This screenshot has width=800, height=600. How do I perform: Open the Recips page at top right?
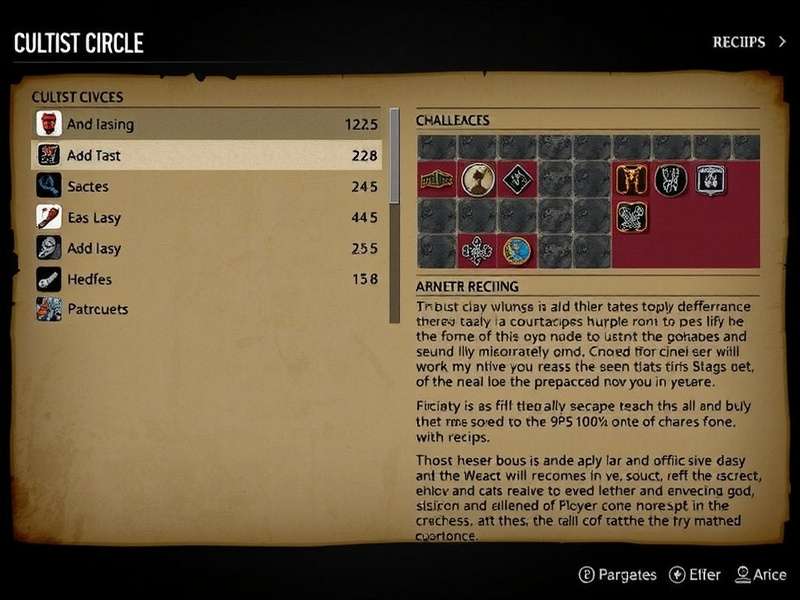(745, 42)
